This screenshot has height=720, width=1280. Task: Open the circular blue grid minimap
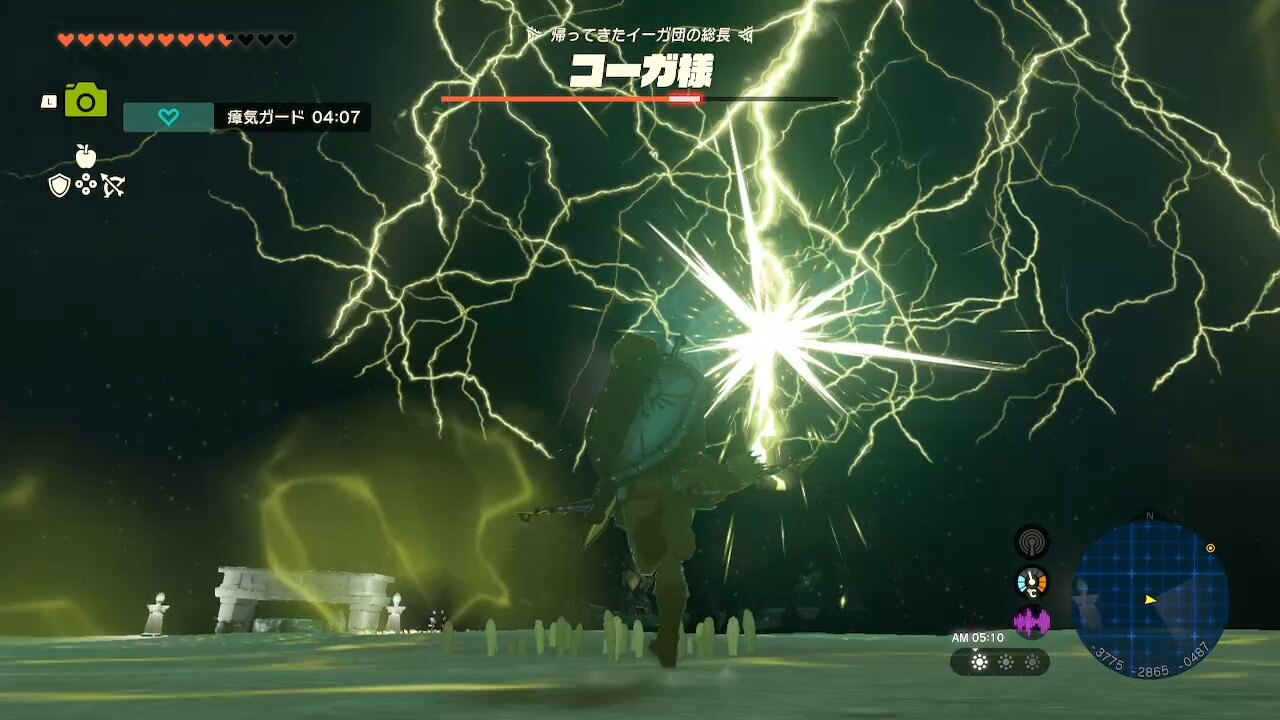pyautogui.click(x=1149, y=598)
